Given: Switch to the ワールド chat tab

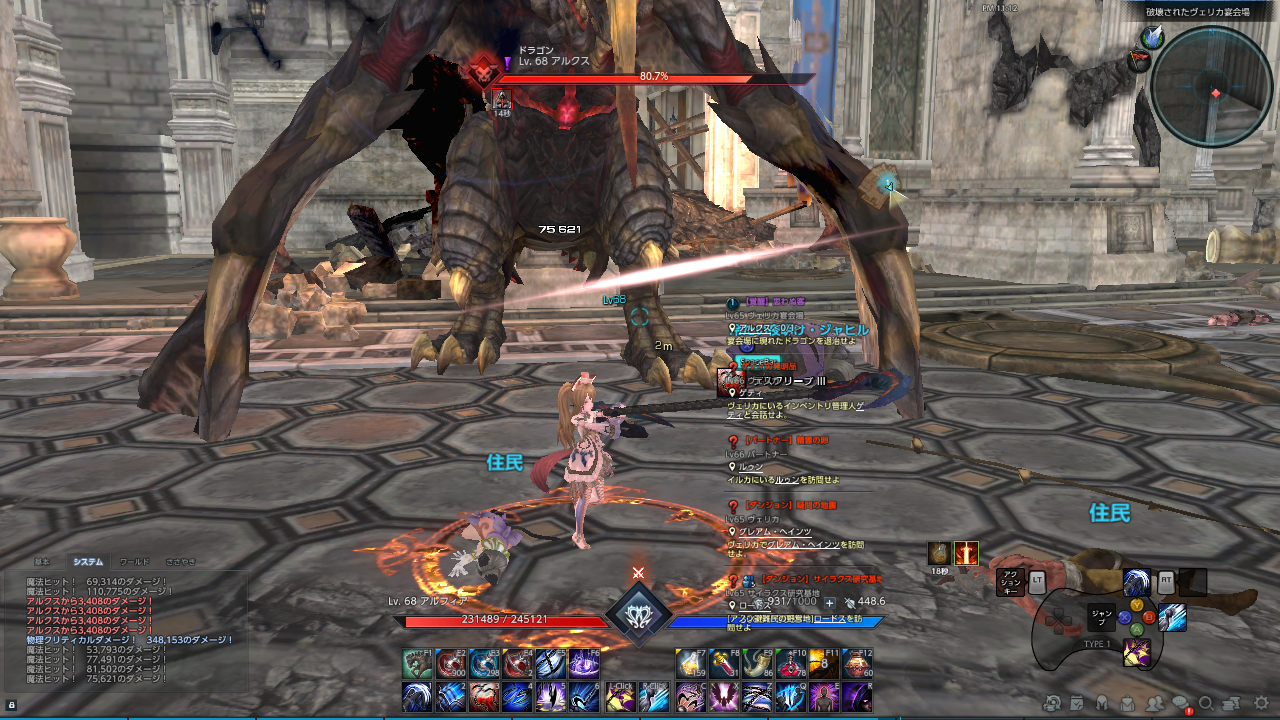Looking at the screenshot, I should [x=135, y=560].
